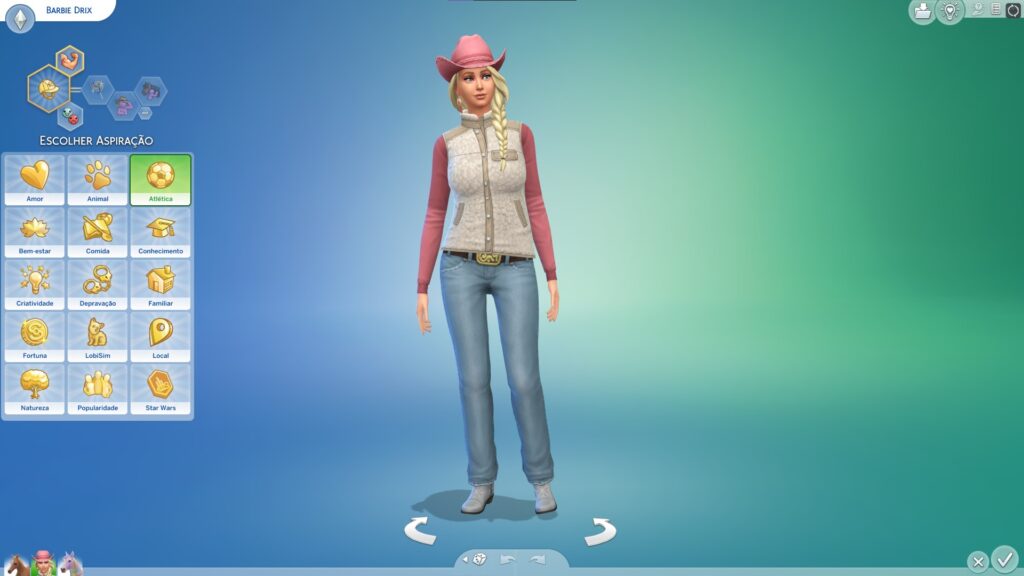Choose the Popularidade aspiration tile

coord(97,389)
